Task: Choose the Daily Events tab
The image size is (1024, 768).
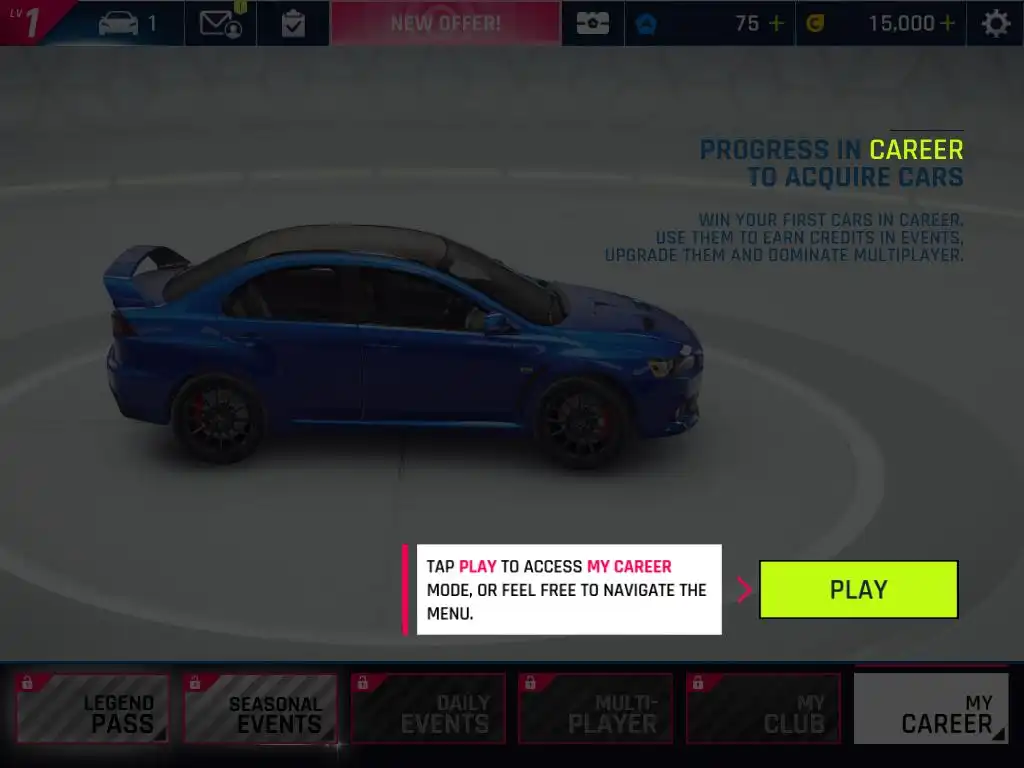Action: pyautogui.click(x=428, y=709)
